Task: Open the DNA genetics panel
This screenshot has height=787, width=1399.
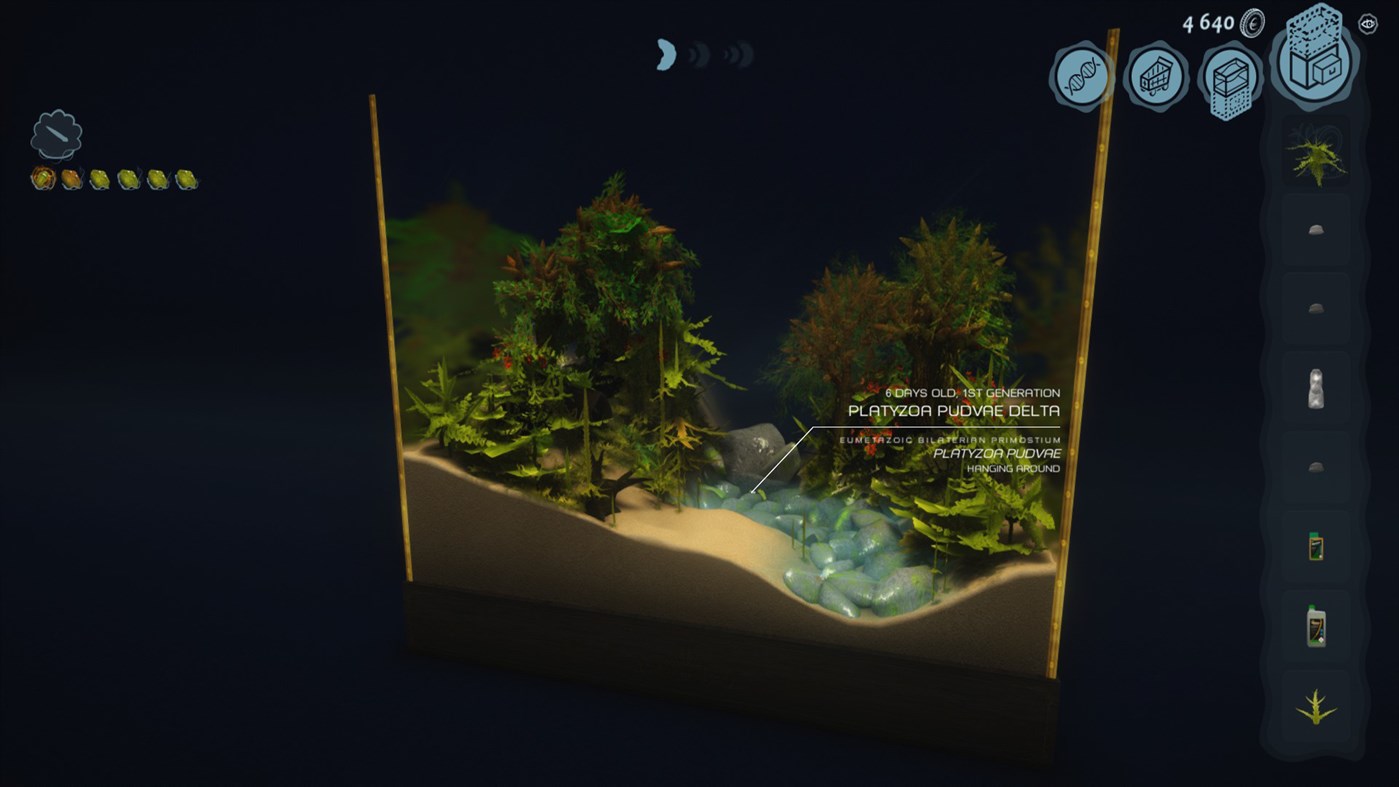Action: click(1082, 75)
